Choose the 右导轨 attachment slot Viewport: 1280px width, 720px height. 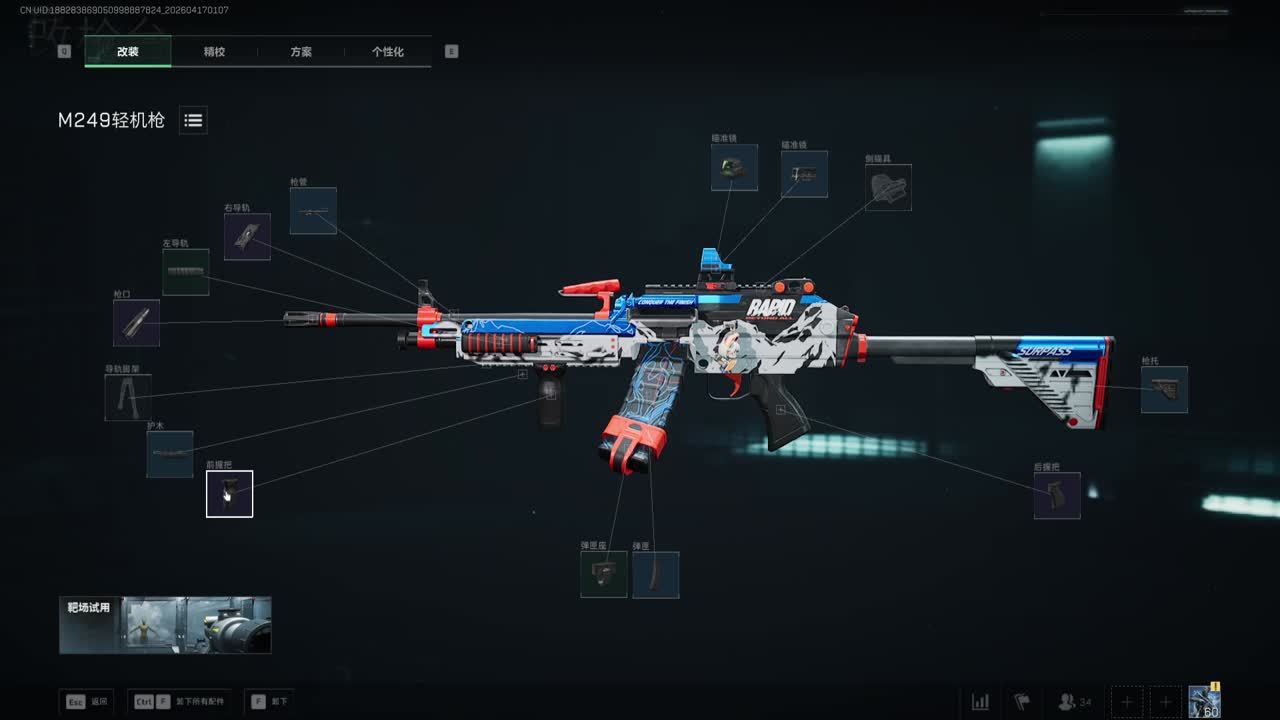247,237
